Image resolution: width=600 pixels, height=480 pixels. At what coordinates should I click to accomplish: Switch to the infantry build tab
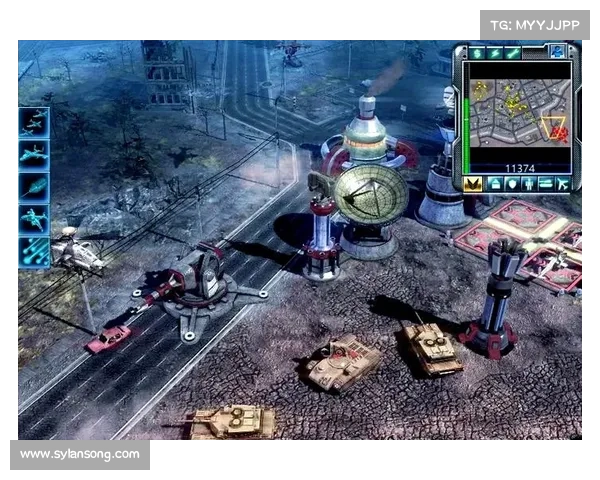527,184
